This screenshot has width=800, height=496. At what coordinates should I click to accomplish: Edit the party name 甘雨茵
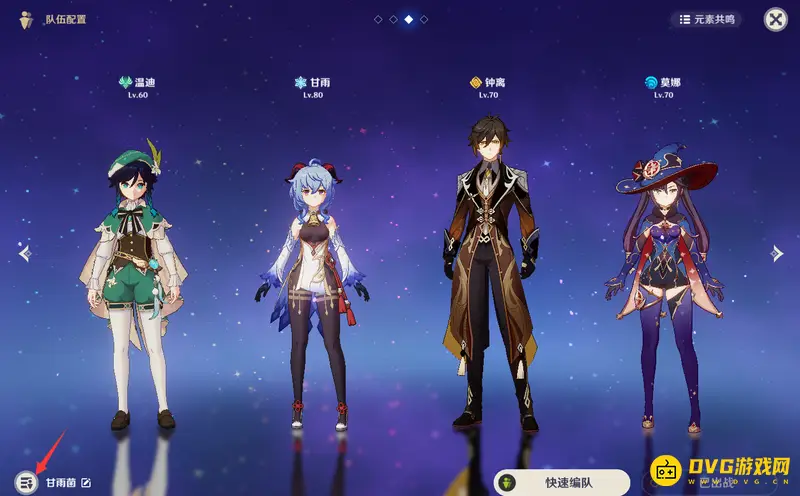86,483
